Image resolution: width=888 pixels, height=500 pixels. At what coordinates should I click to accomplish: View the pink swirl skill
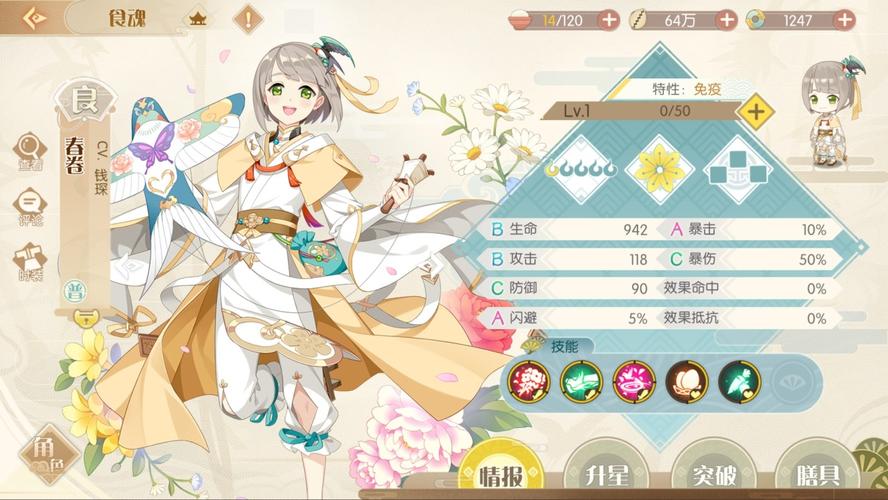pyautogui.click(x=633, y=381)
